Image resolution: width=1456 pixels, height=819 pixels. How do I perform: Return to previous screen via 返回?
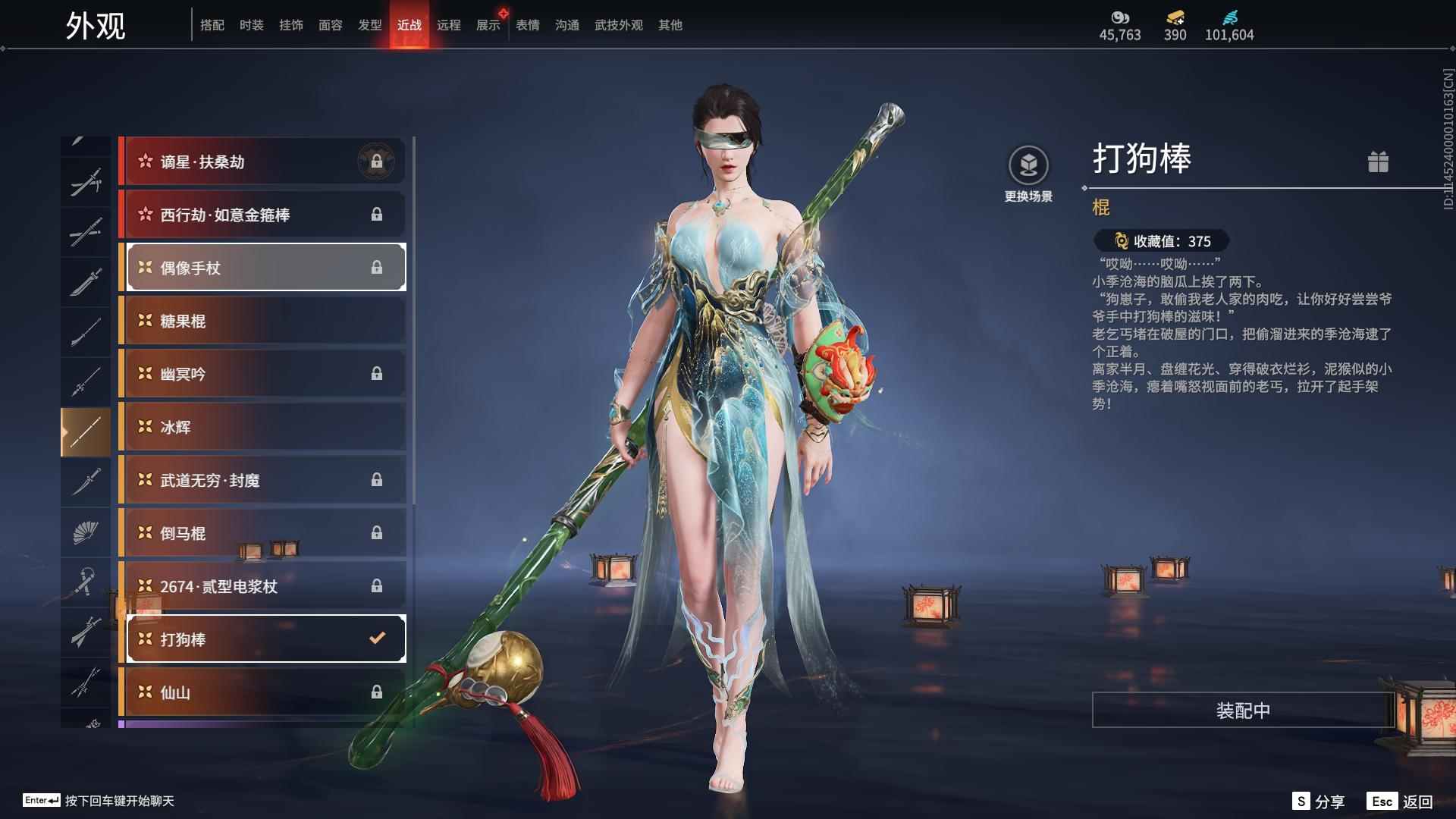[x=1400, y=802]
